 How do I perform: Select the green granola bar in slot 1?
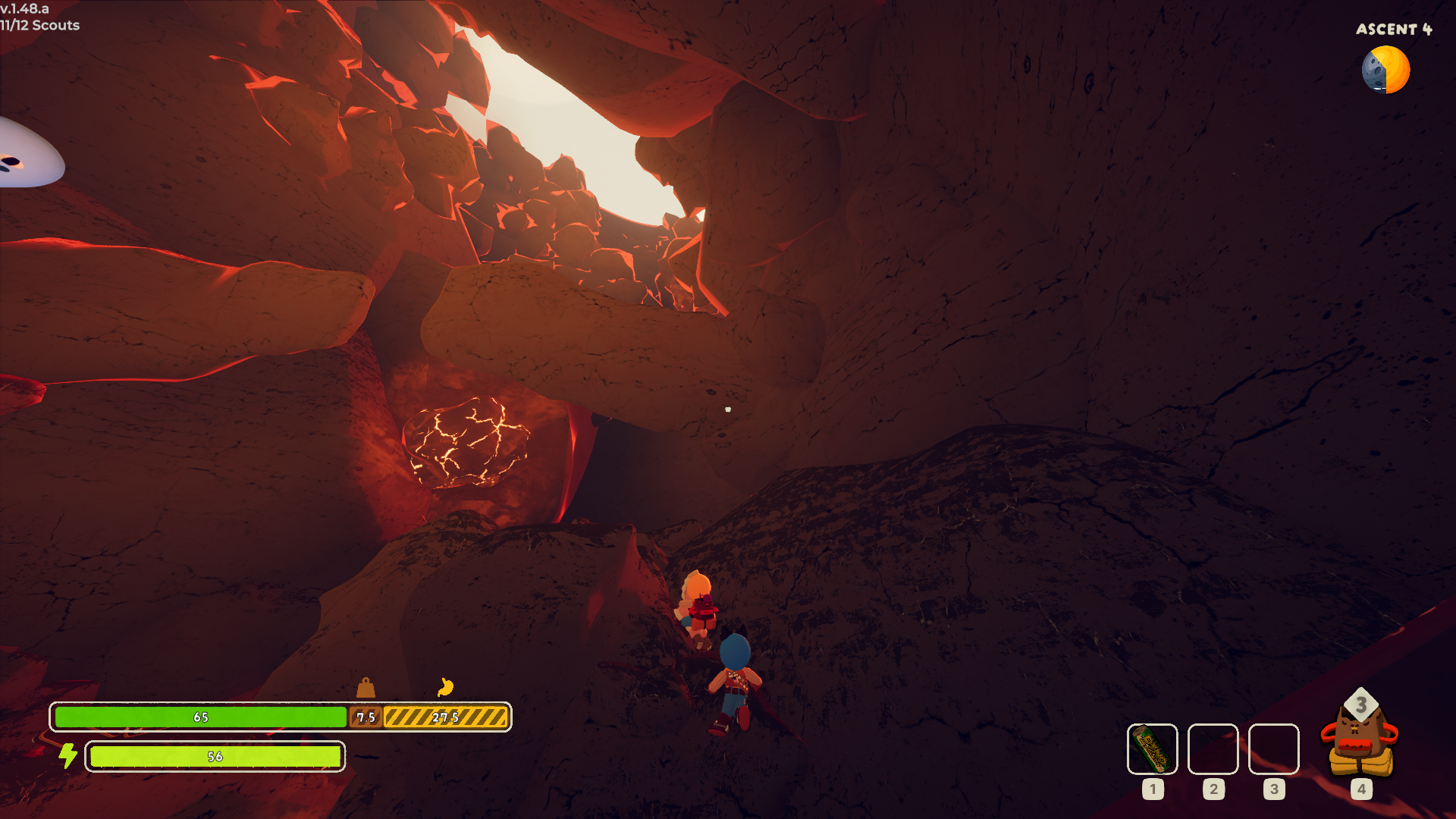(x=1152, y=749)
